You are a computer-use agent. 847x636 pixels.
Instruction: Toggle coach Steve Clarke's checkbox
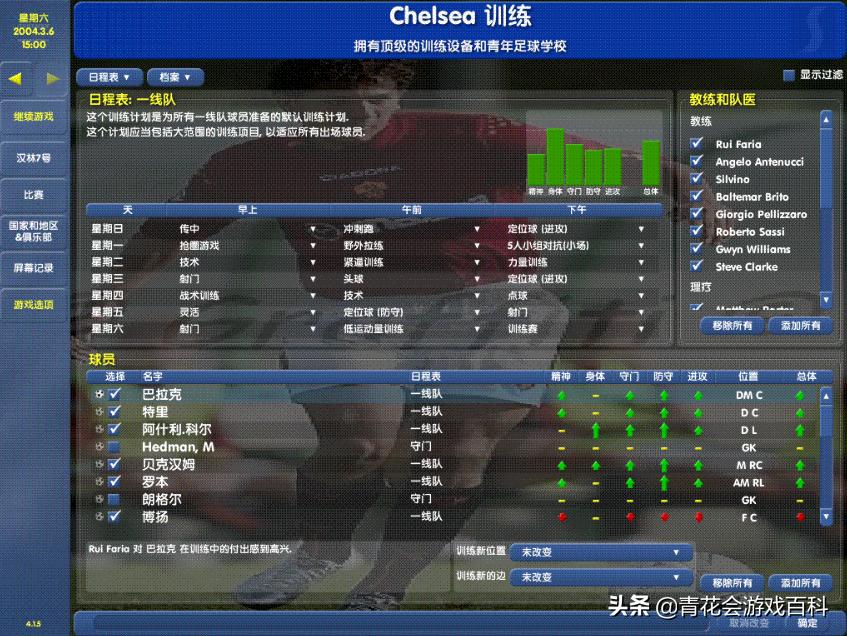(x=697, y=267)
